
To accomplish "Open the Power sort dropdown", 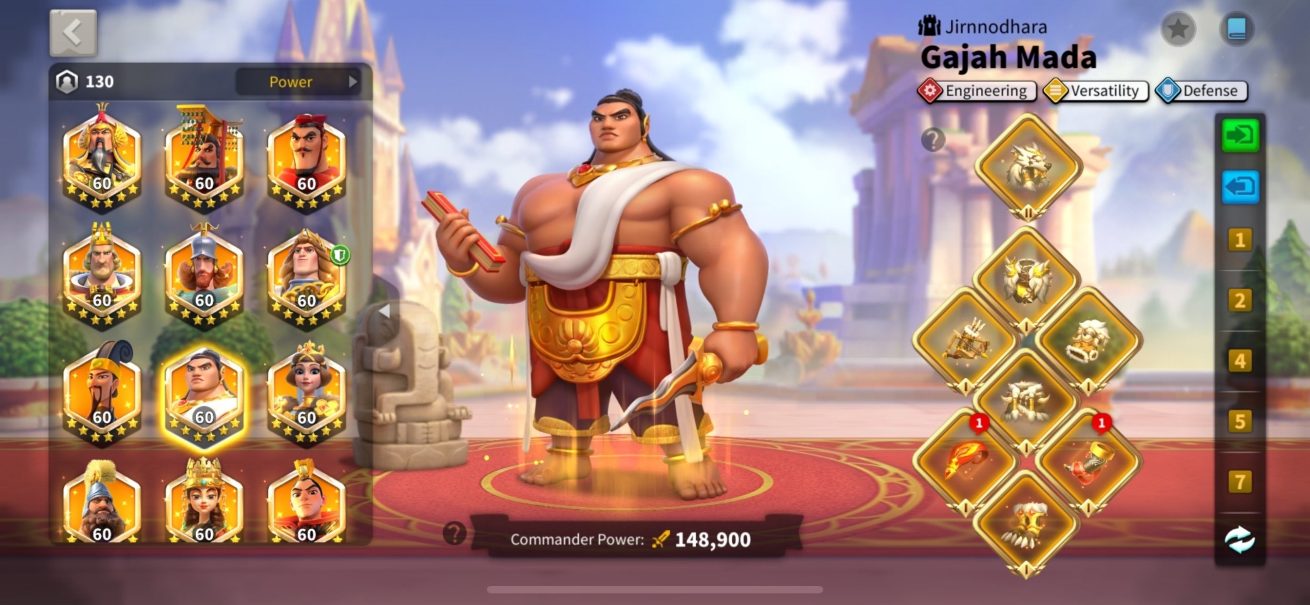I will (x=298, y=82).
